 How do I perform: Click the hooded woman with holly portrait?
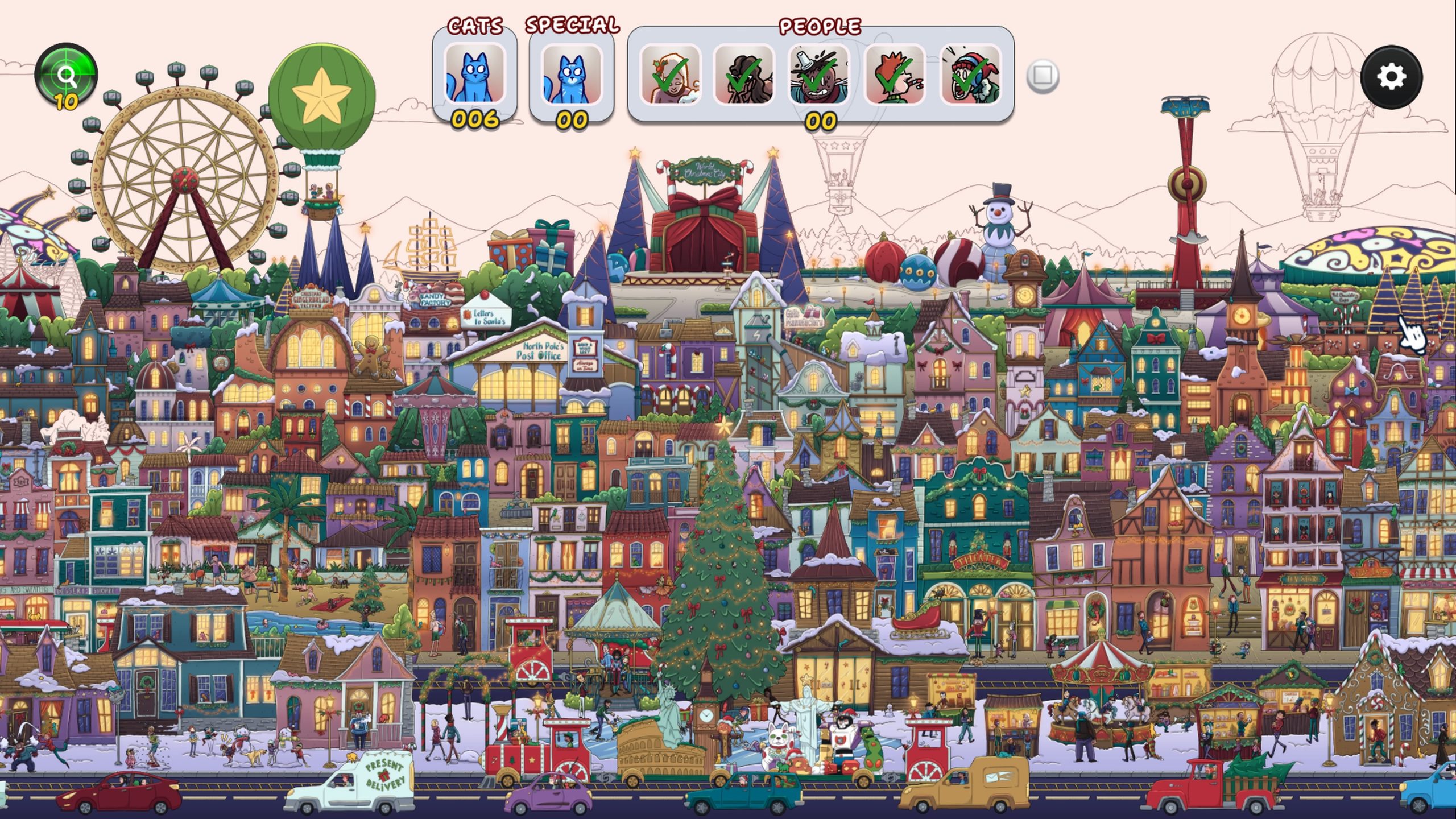click(x=670, y=75)
